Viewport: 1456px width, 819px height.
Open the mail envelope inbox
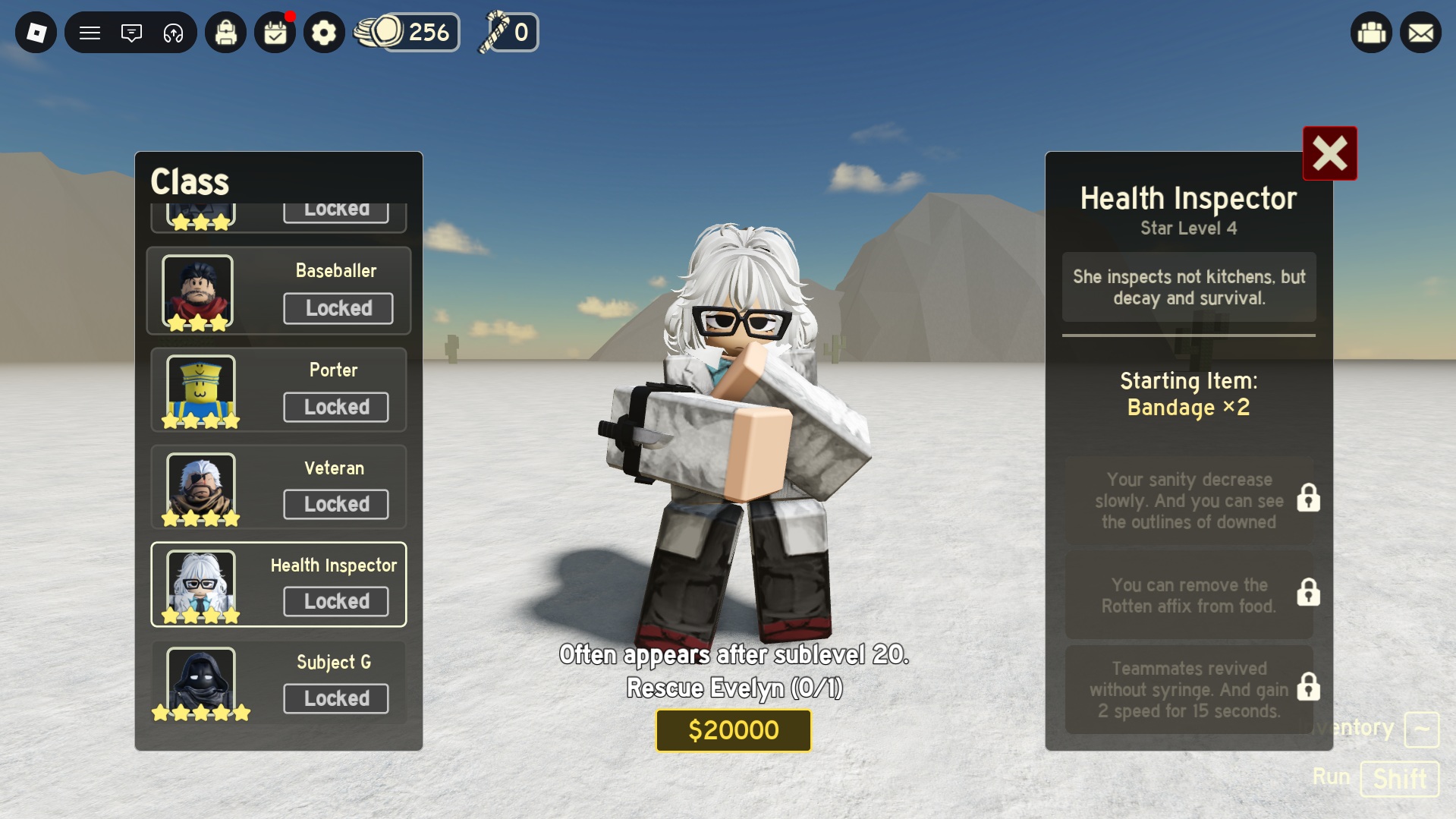[x=1420, y=33]
